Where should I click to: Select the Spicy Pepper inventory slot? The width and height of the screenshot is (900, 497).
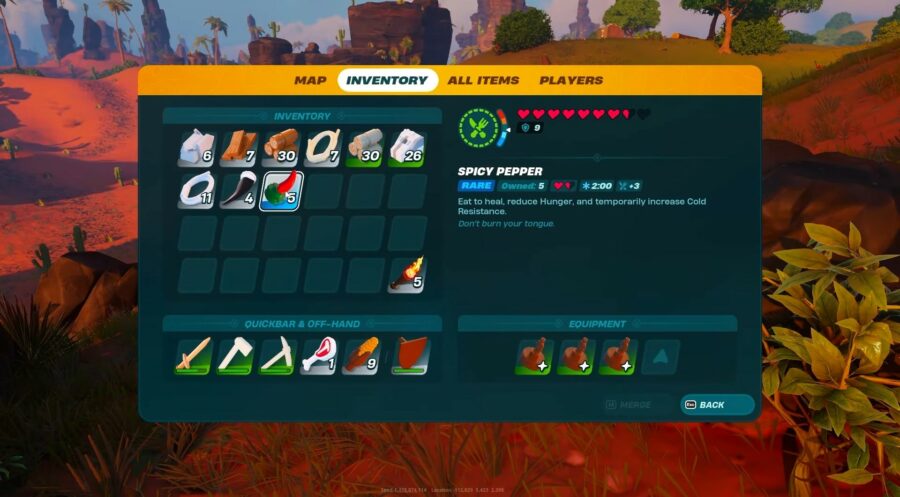point(281,190)
